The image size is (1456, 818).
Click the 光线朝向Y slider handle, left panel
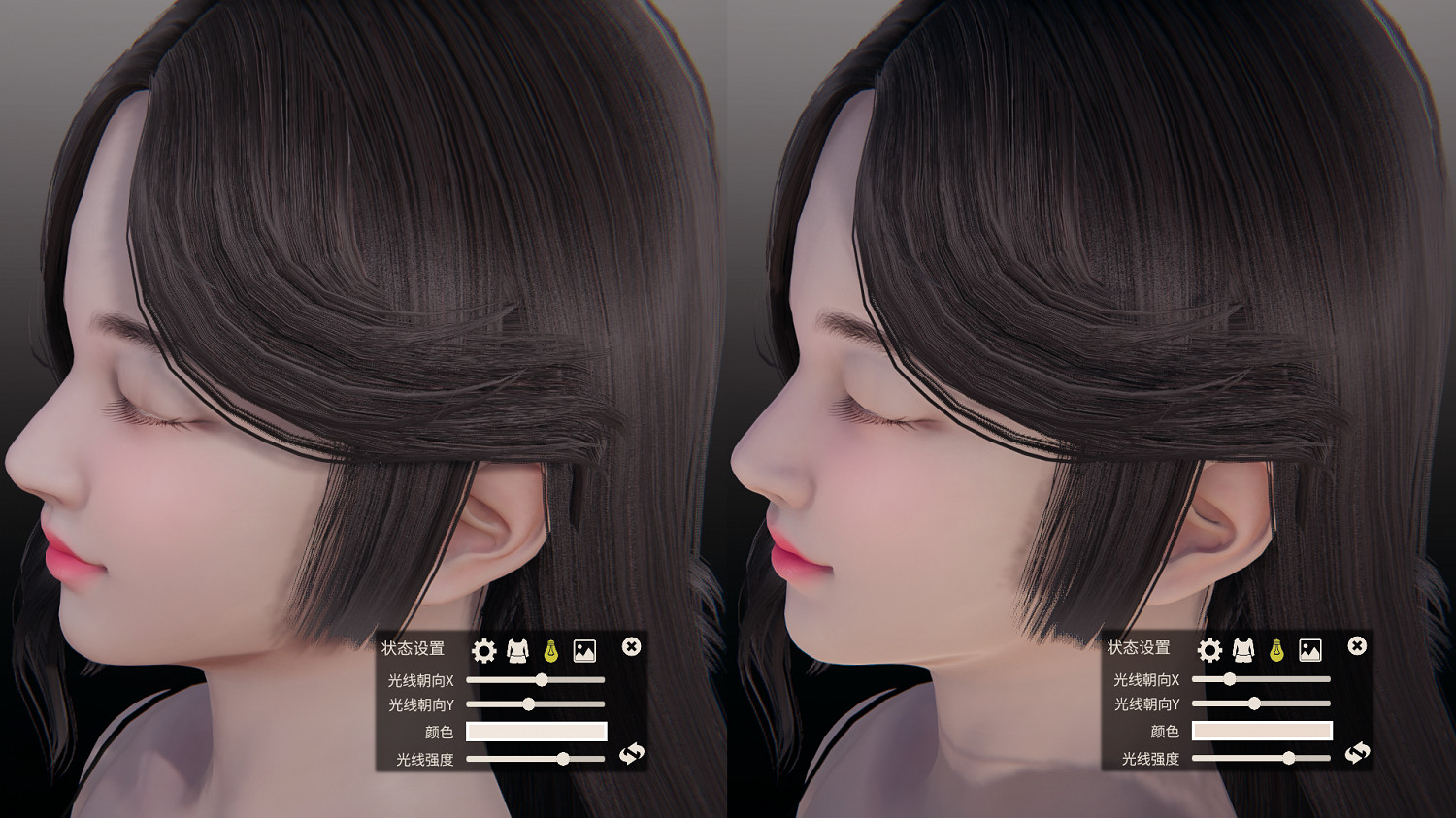[x=527, y=703]
